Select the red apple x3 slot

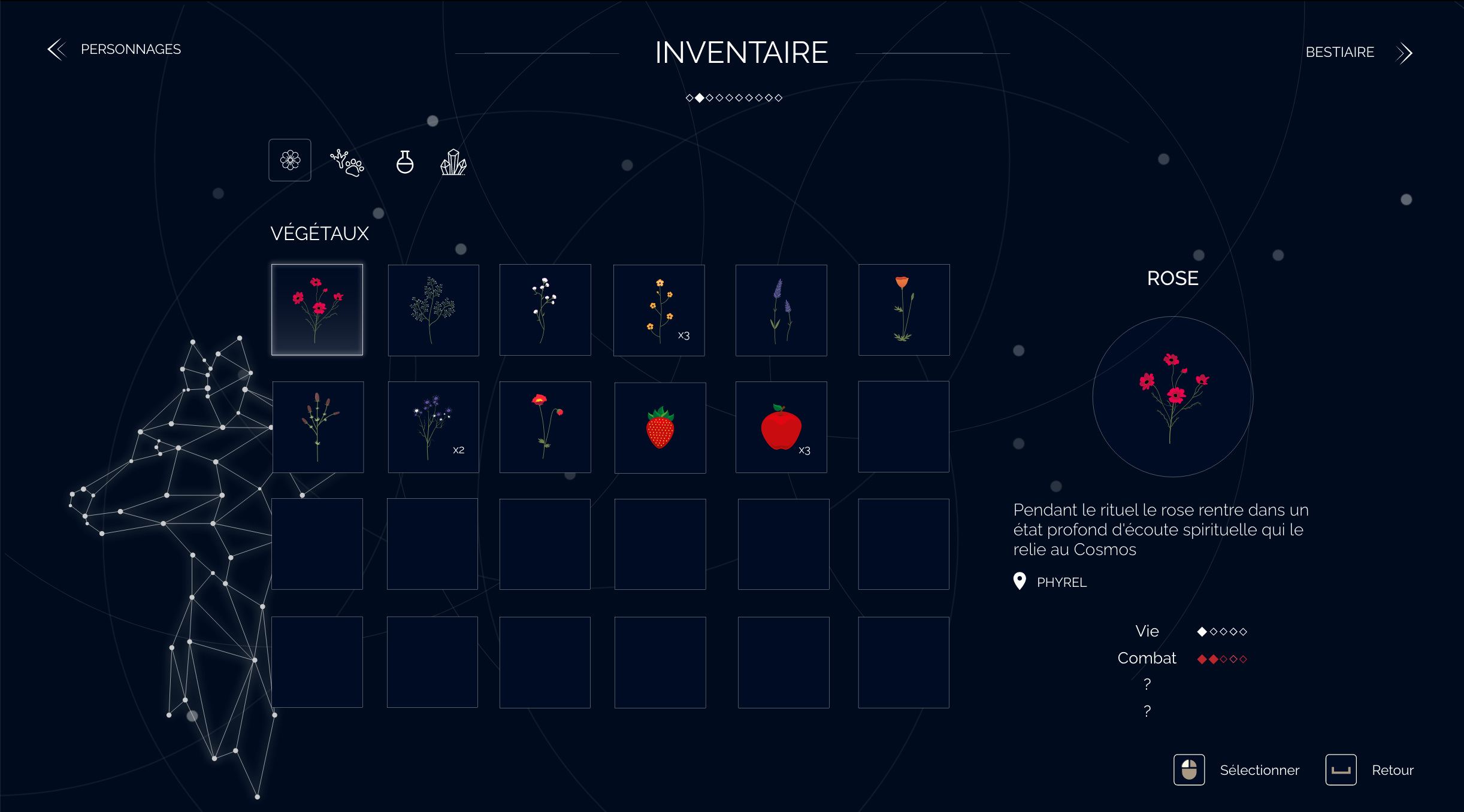click(781, 427)
